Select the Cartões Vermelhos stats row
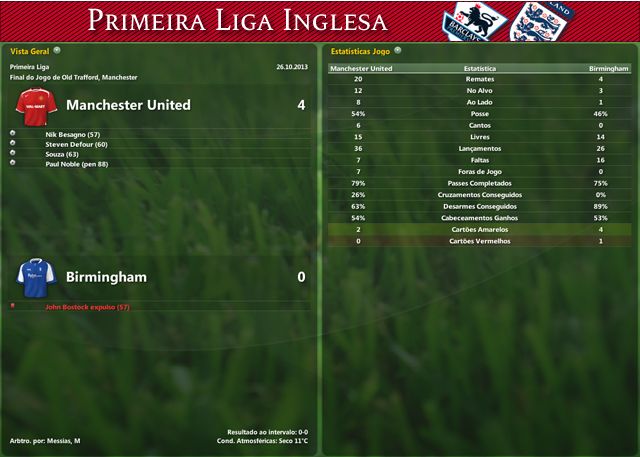 point(480,241)
